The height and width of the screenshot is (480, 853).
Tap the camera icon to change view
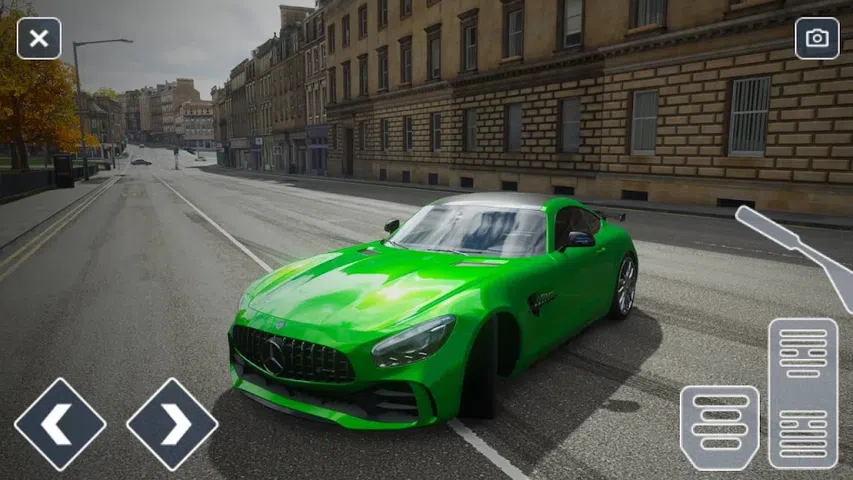pos(817,38)
